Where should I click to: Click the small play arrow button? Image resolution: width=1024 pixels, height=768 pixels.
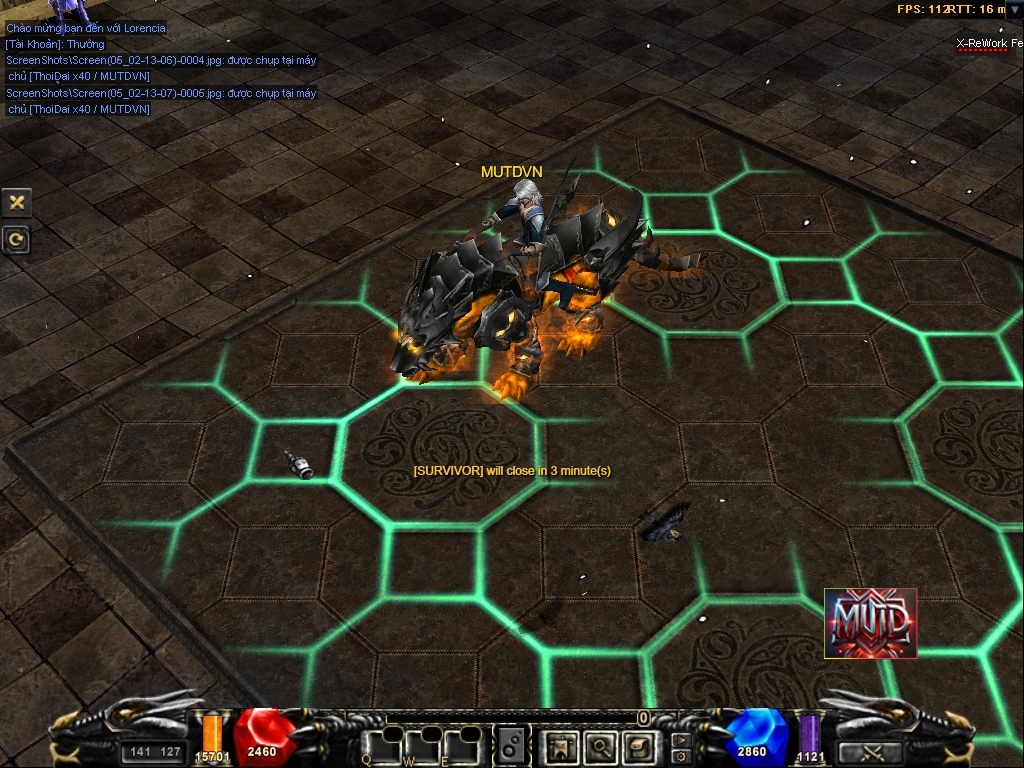click(x=681, y=740)
